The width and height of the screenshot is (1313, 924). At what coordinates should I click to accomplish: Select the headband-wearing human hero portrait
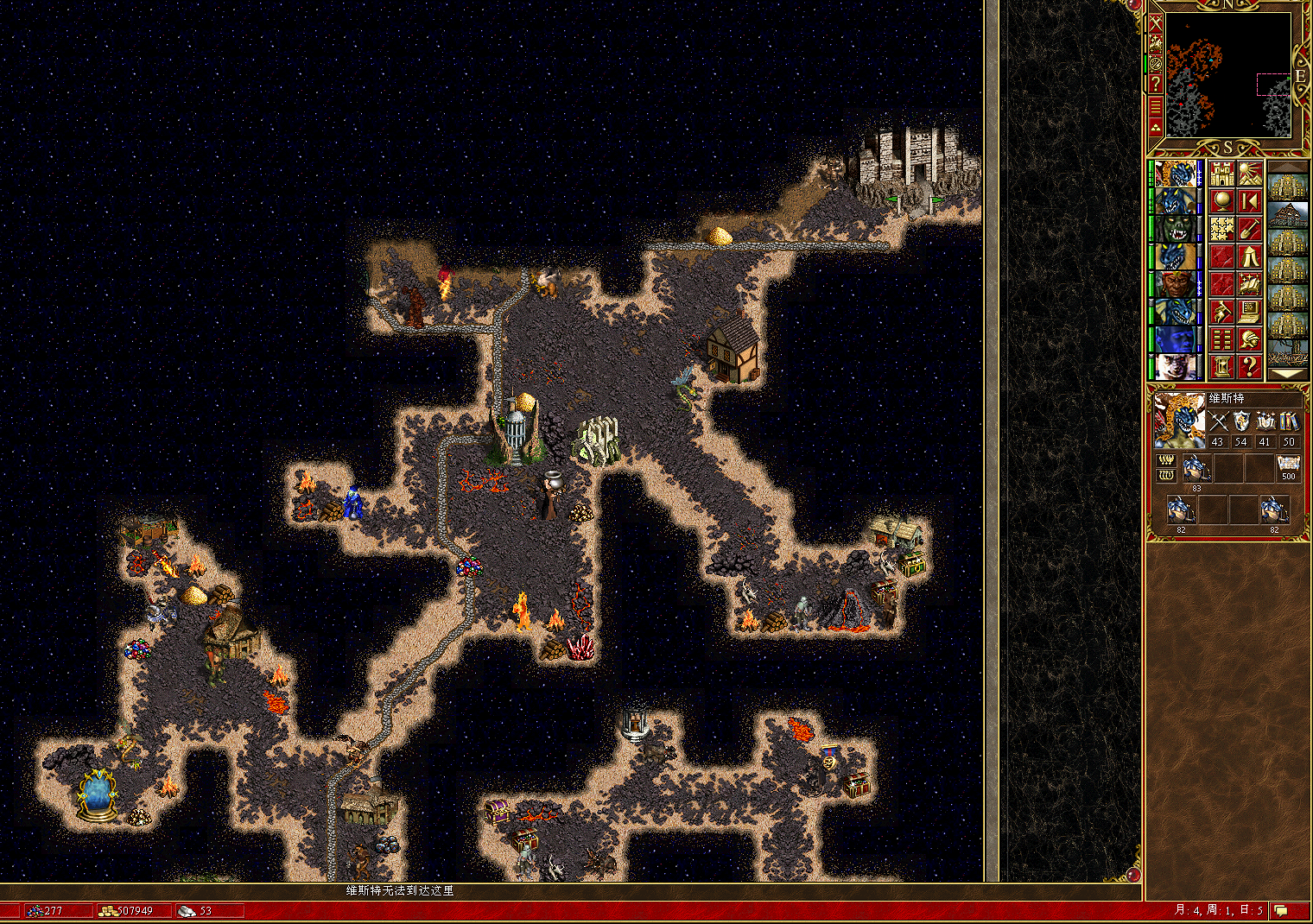pyautogui.click(x=1175, y=284)
